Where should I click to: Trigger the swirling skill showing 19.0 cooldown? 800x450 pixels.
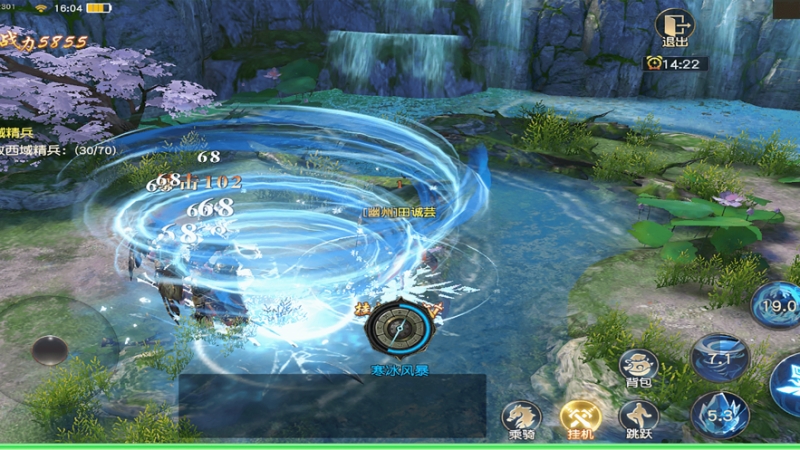point(777,304)
